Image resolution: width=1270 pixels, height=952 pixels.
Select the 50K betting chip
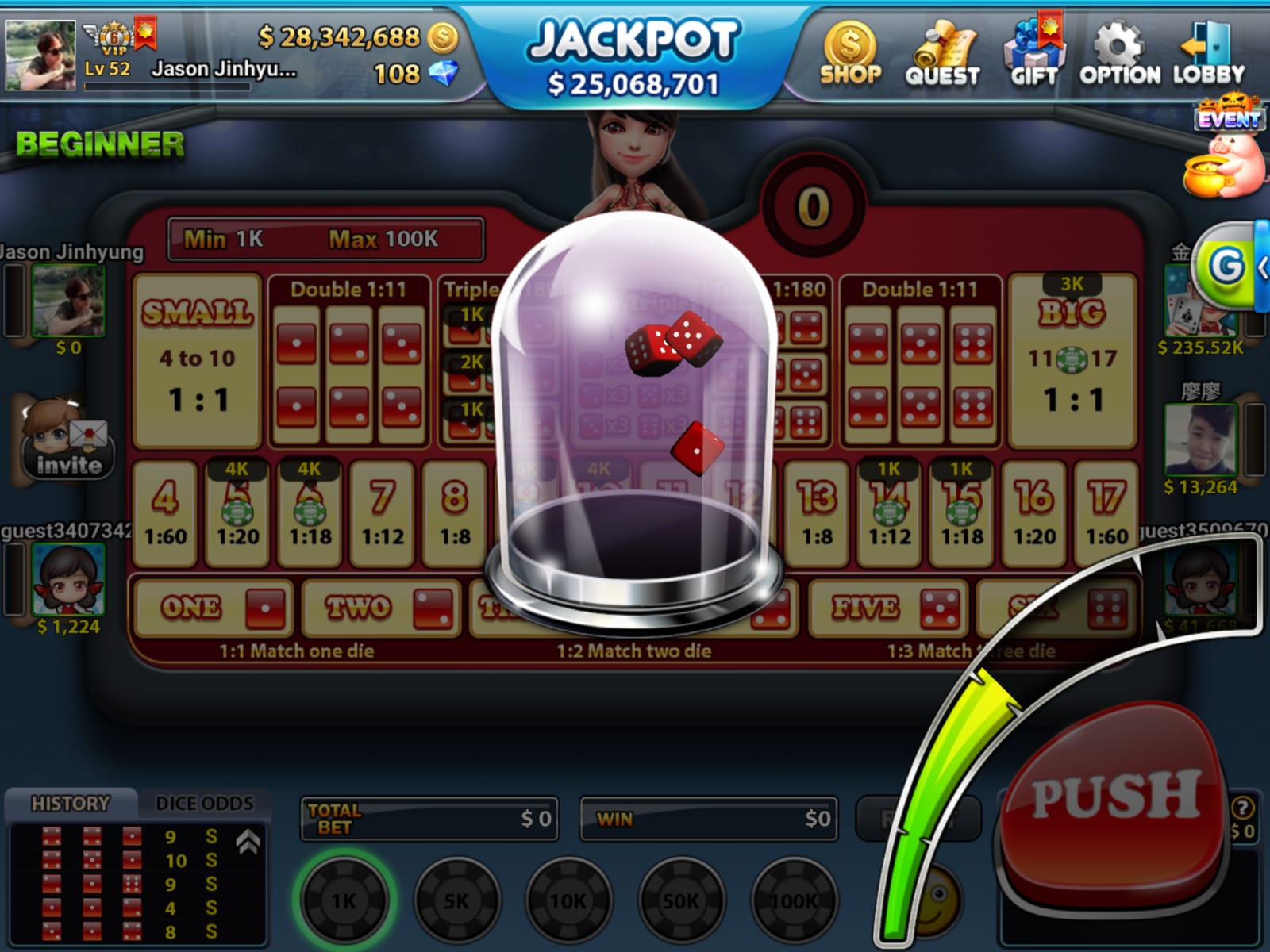(x=681, y=900)
